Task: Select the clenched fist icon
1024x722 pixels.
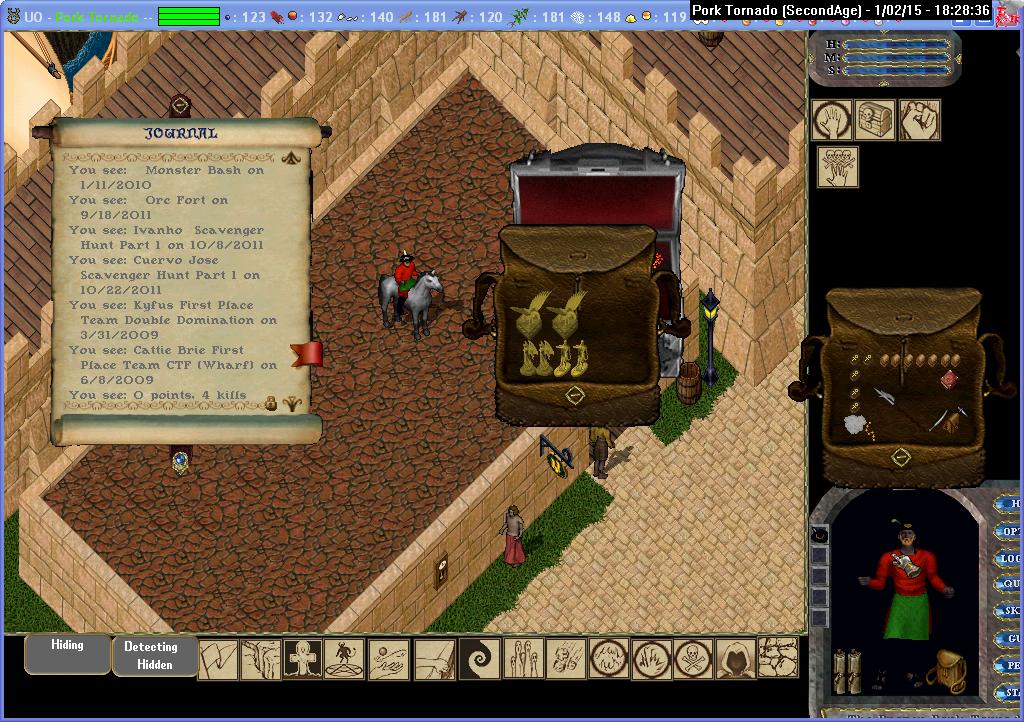Action: pos(918,120)
